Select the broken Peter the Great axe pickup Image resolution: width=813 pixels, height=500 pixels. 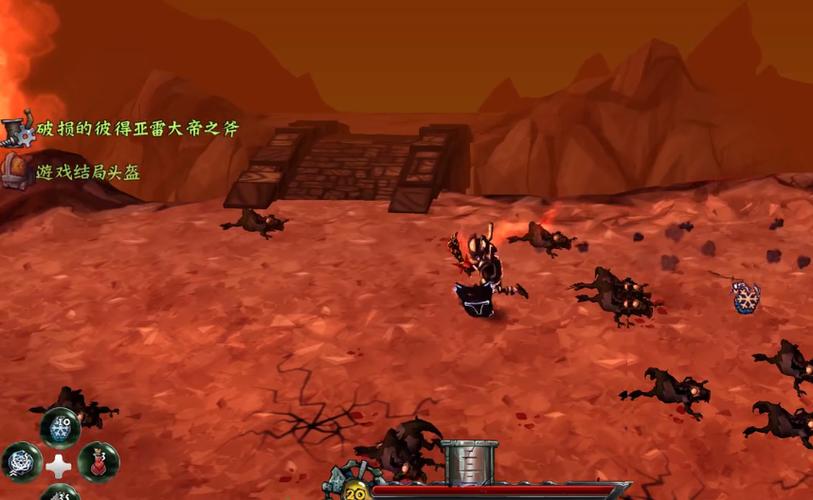(x=137, y=130)
